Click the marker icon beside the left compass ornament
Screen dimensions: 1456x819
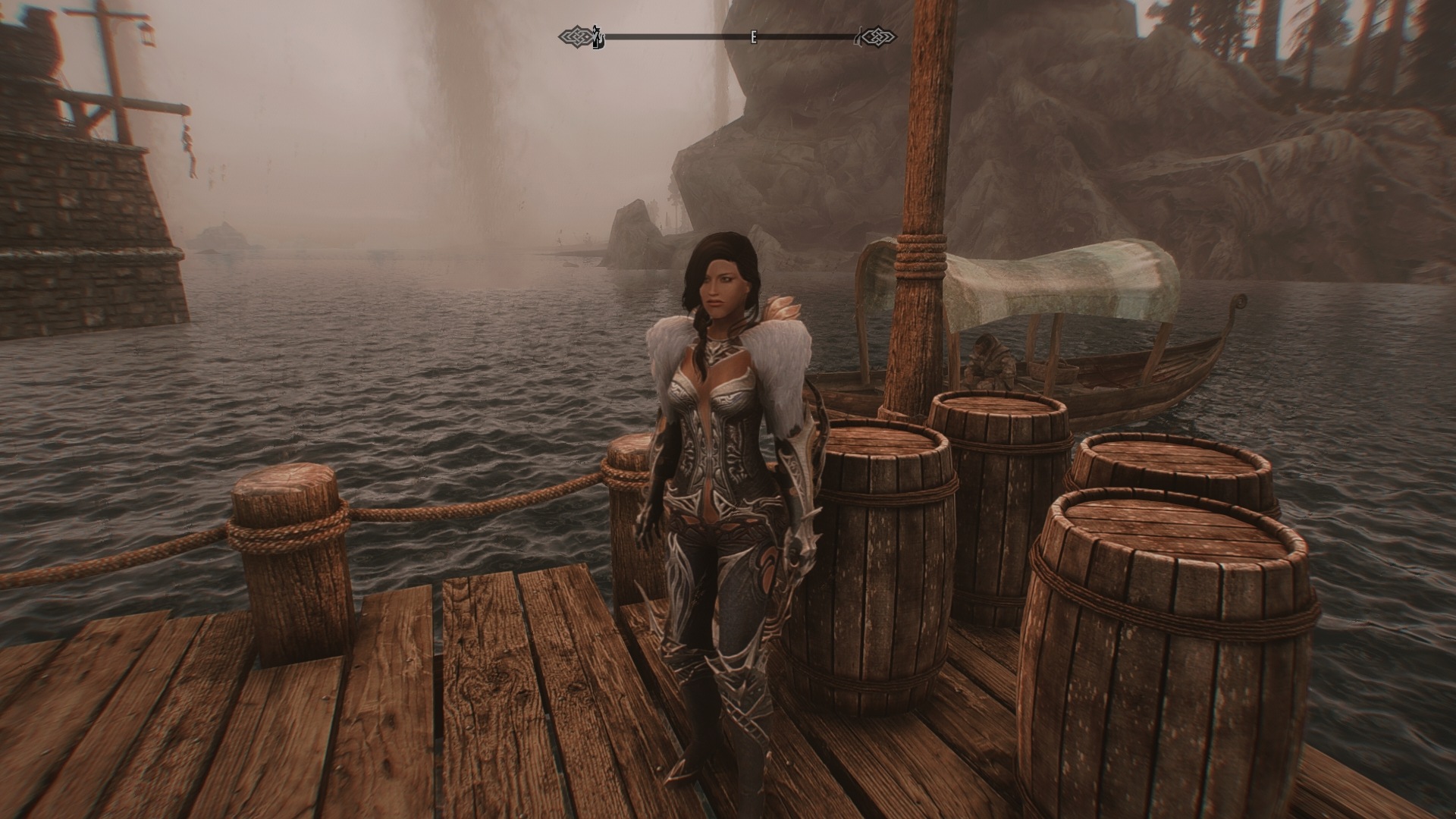coord(597,34)
